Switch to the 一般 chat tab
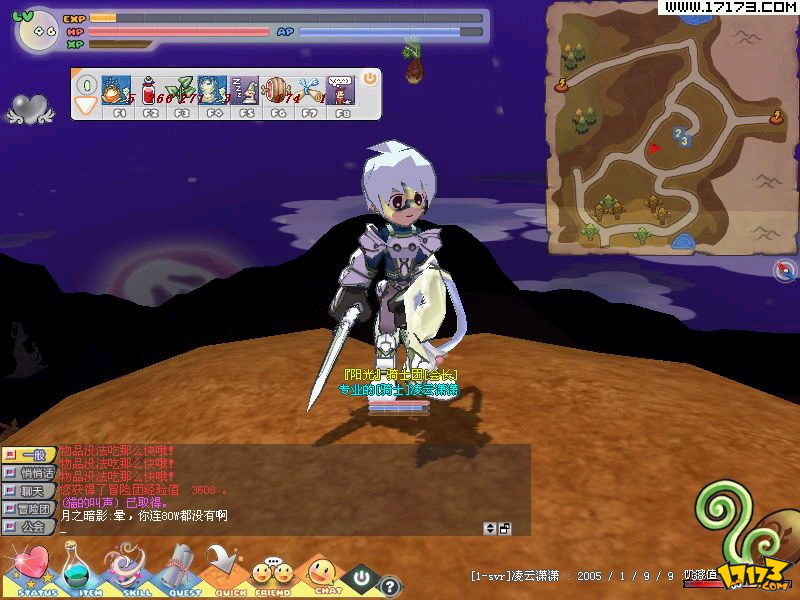 pyautogui.click(x=30, y=454)
